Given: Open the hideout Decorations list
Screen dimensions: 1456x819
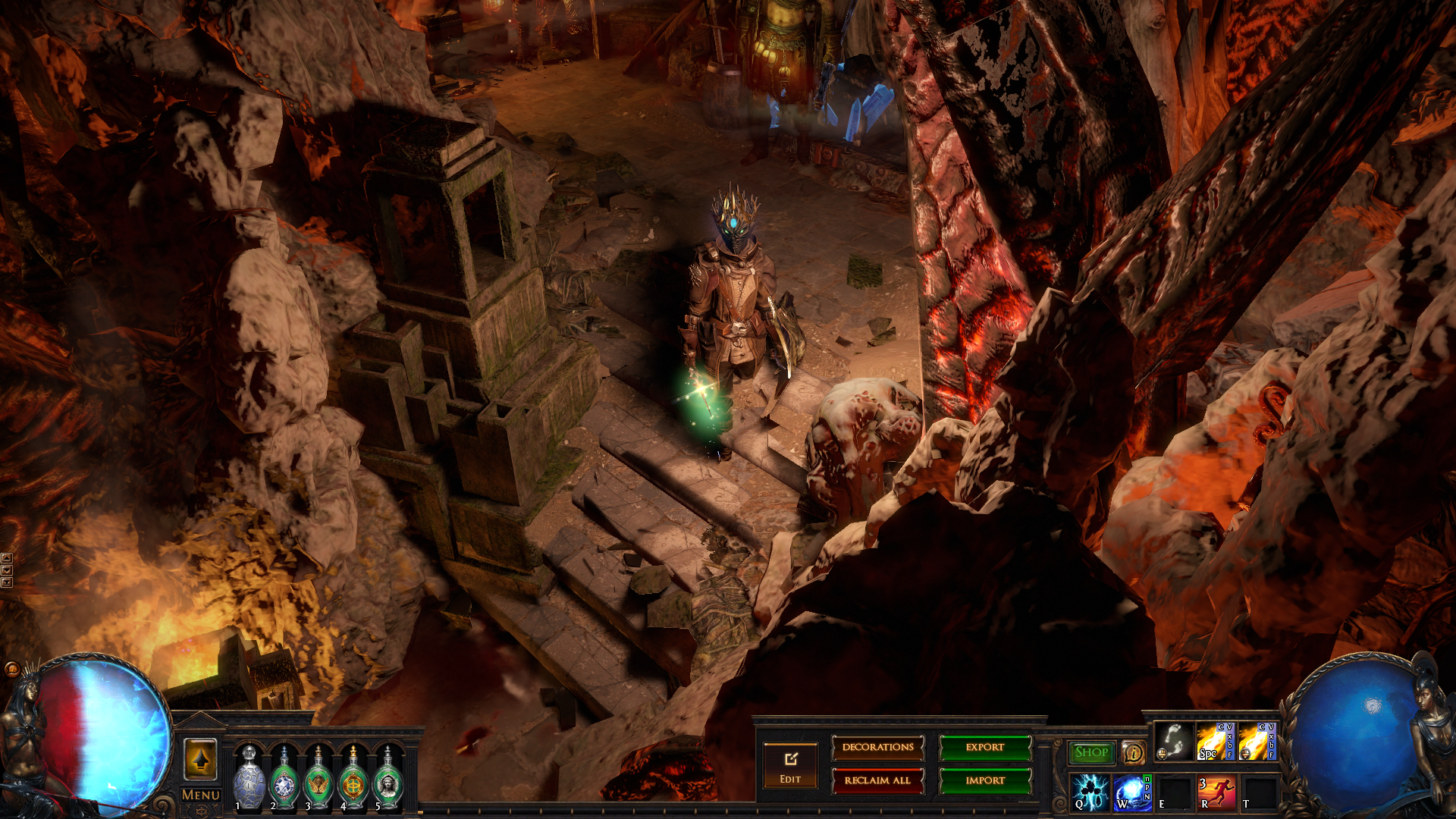Looking at the screenshot, I should (x=877, y=748).
